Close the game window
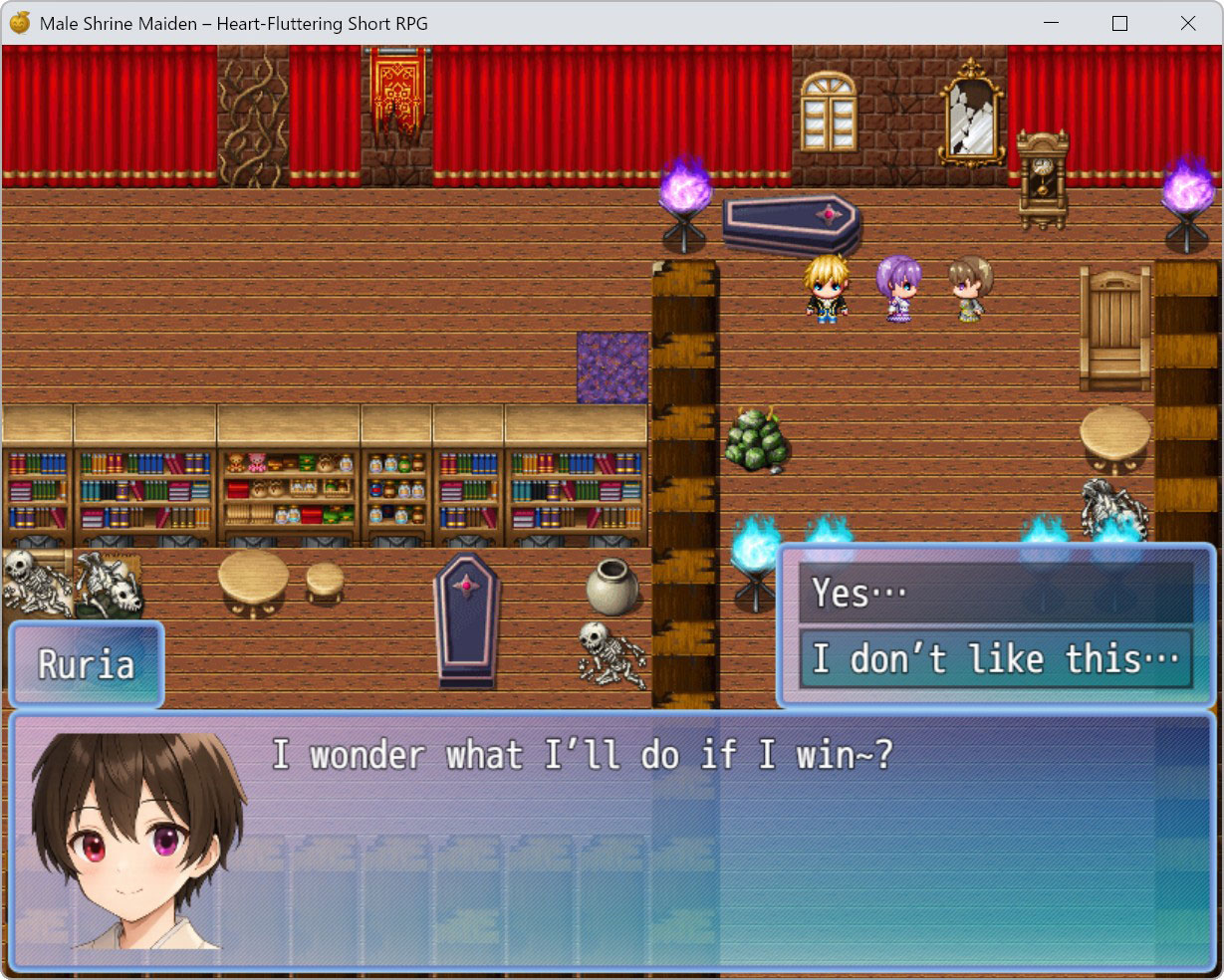The width and height of the screenshot is (1224, 980). (1187, 23)
